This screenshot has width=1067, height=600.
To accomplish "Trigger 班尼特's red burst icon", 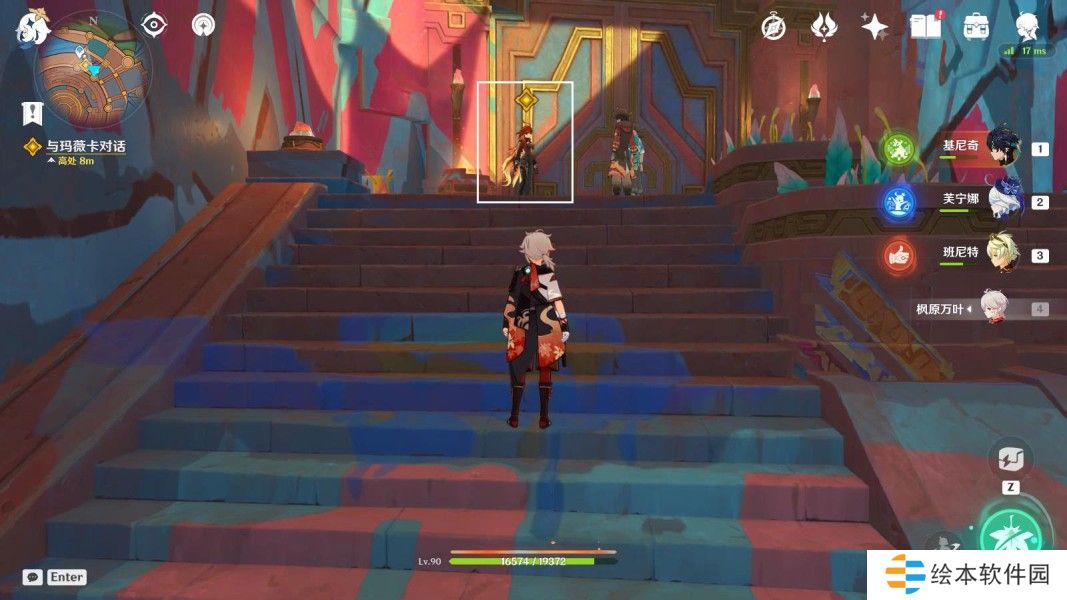I will coord(898,256).
